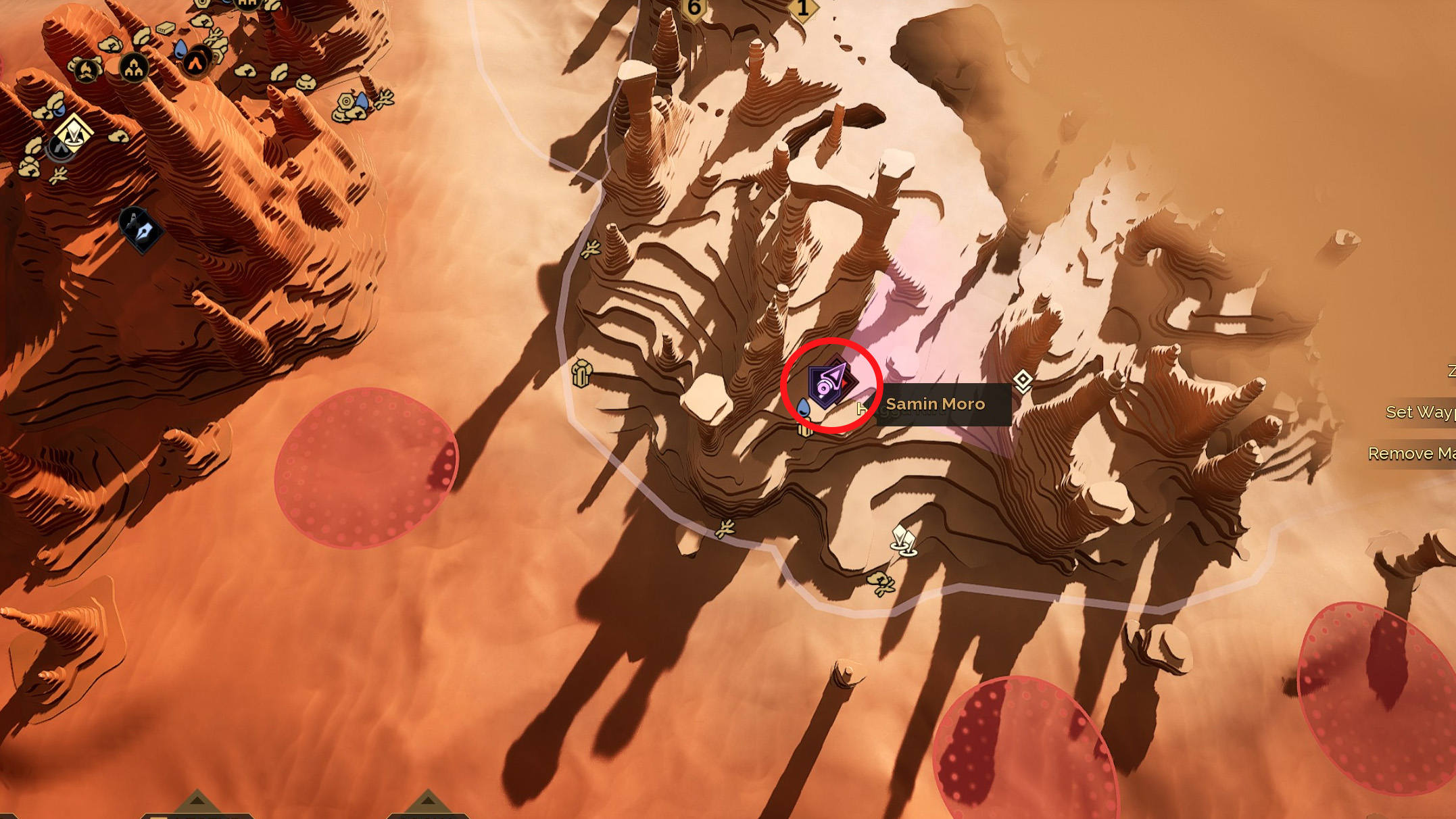Click the Remove Marker option
1456x819 pixels.
(1411, 453)
